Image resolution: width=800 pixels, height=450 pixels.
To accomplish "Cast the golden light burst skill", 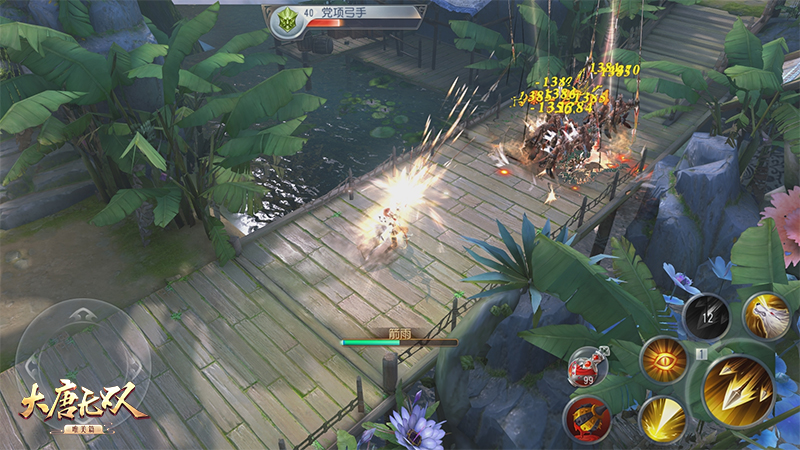I will (x=660, y=416).
